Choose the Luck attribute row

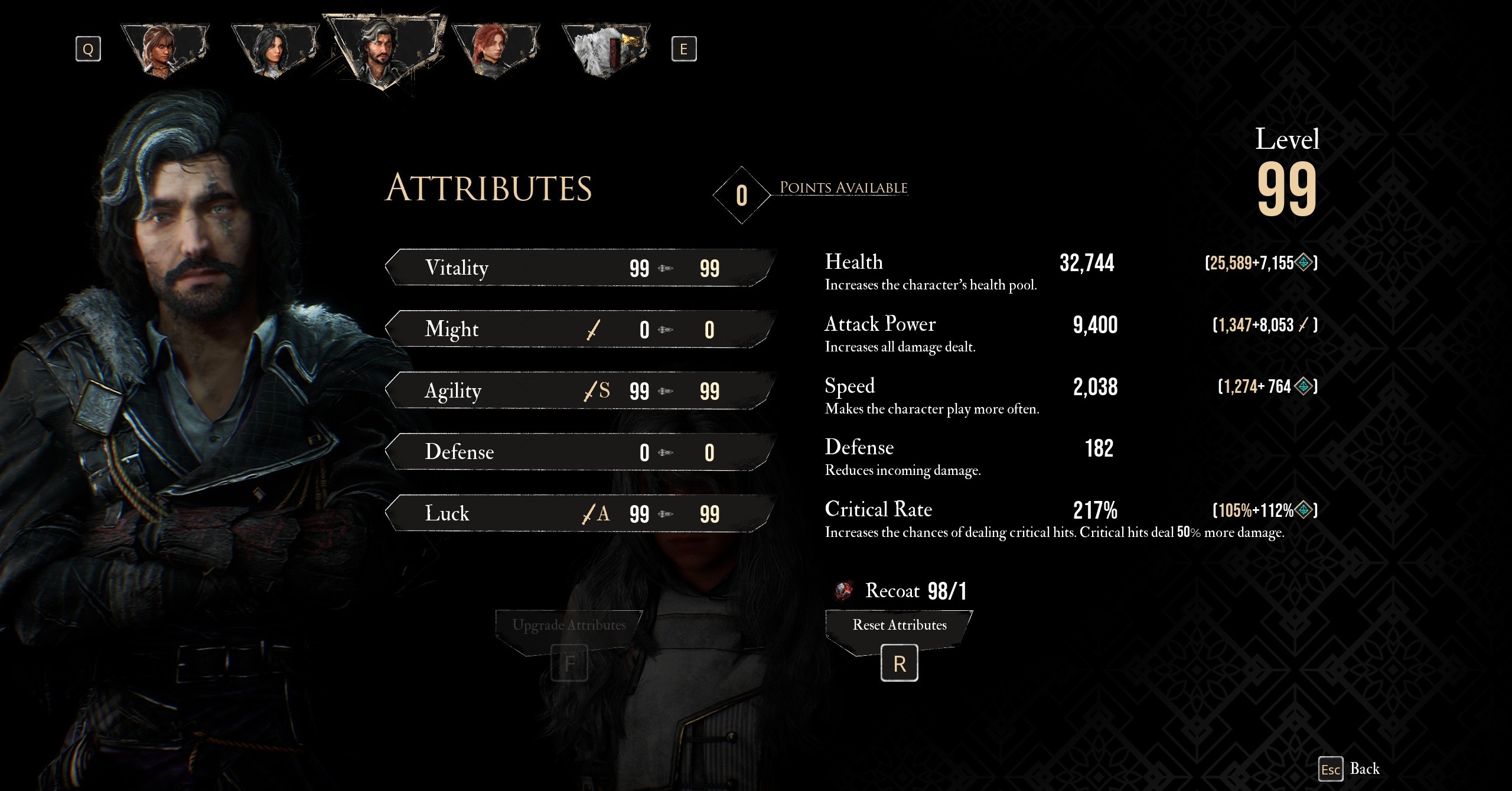click(579, 513)
